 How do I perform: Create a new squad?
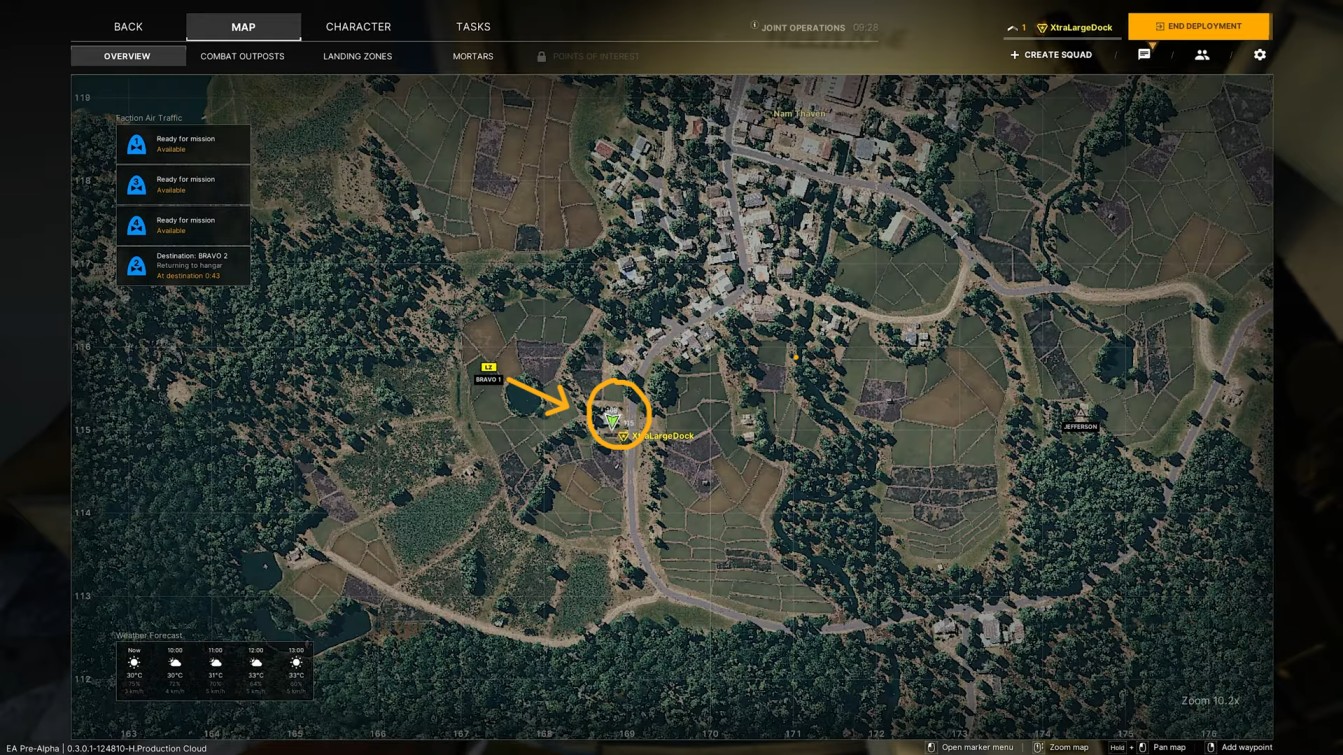1051,55
